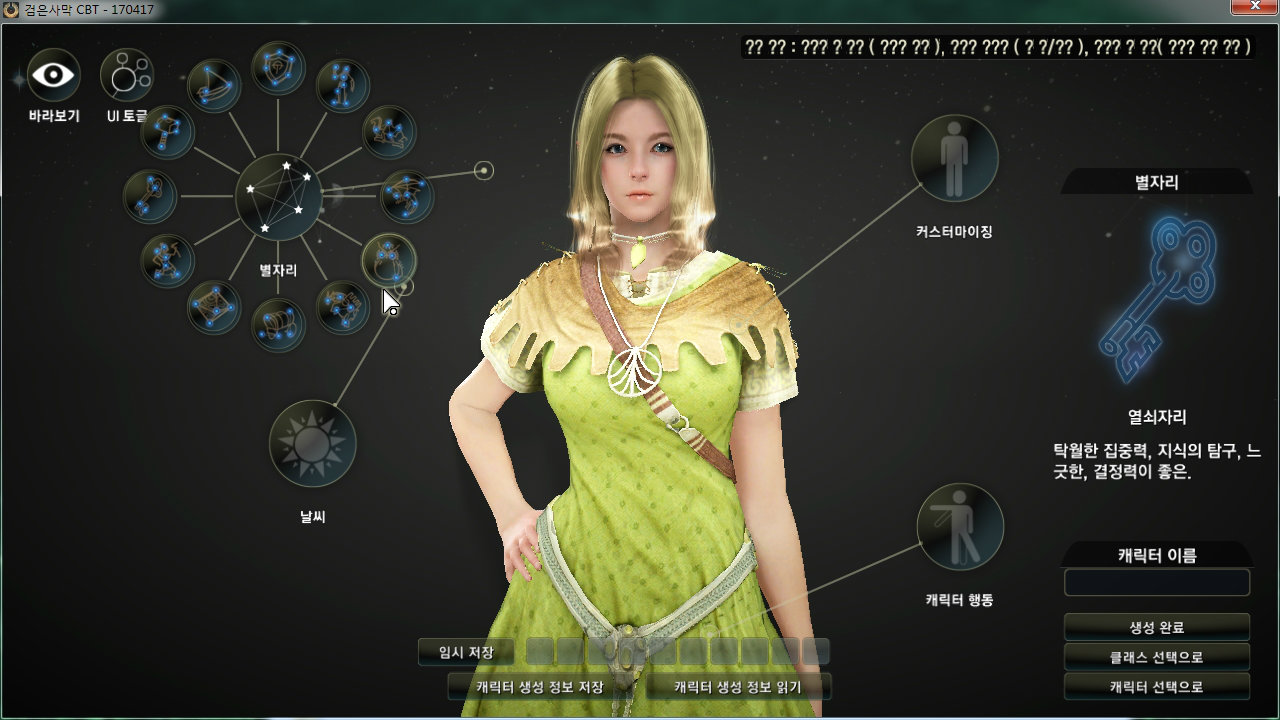The image size is (1280, 720).
Task: Choose the boat constellation
Action: point(214,86)
